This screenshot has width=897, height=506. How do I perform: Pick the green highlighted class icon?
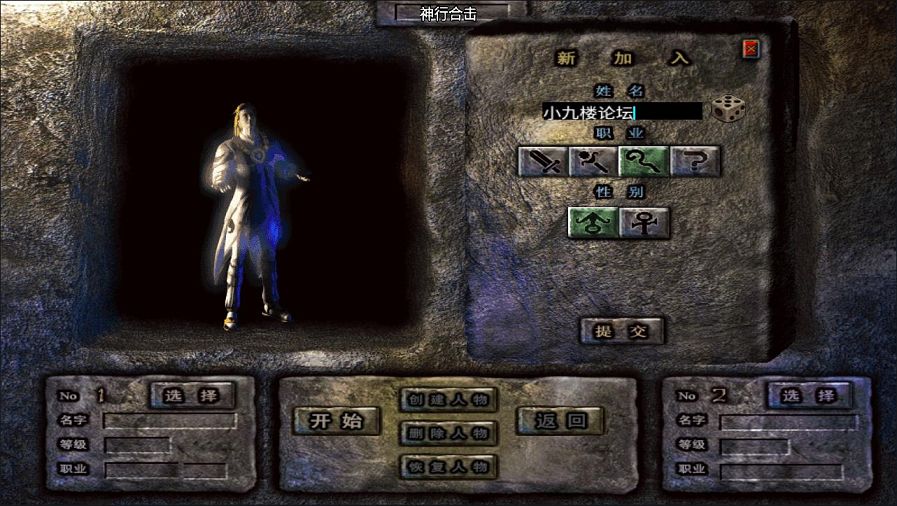pos(644,161)
